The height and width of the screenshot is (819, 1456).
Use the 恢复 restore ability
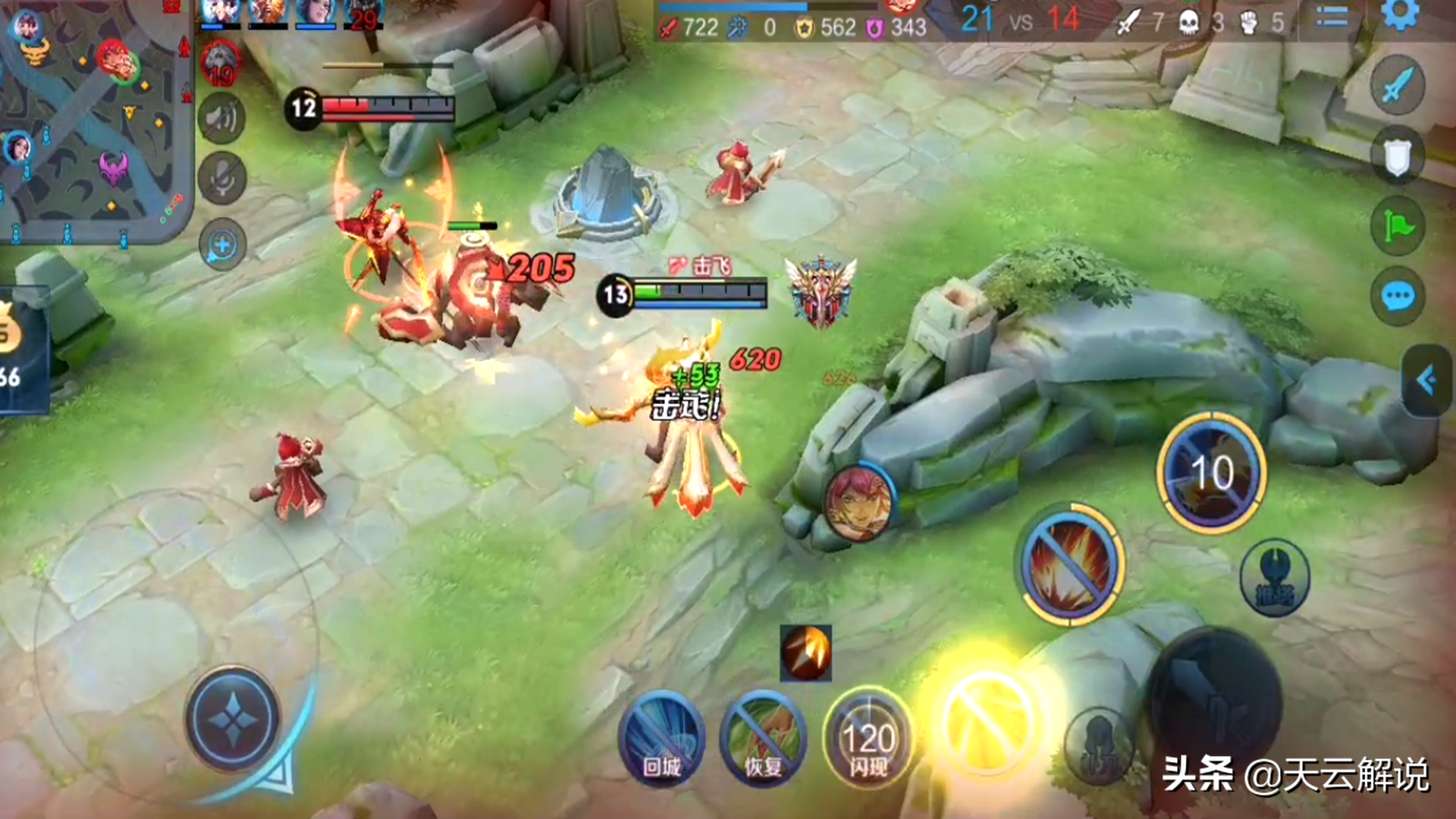[763, 739]
